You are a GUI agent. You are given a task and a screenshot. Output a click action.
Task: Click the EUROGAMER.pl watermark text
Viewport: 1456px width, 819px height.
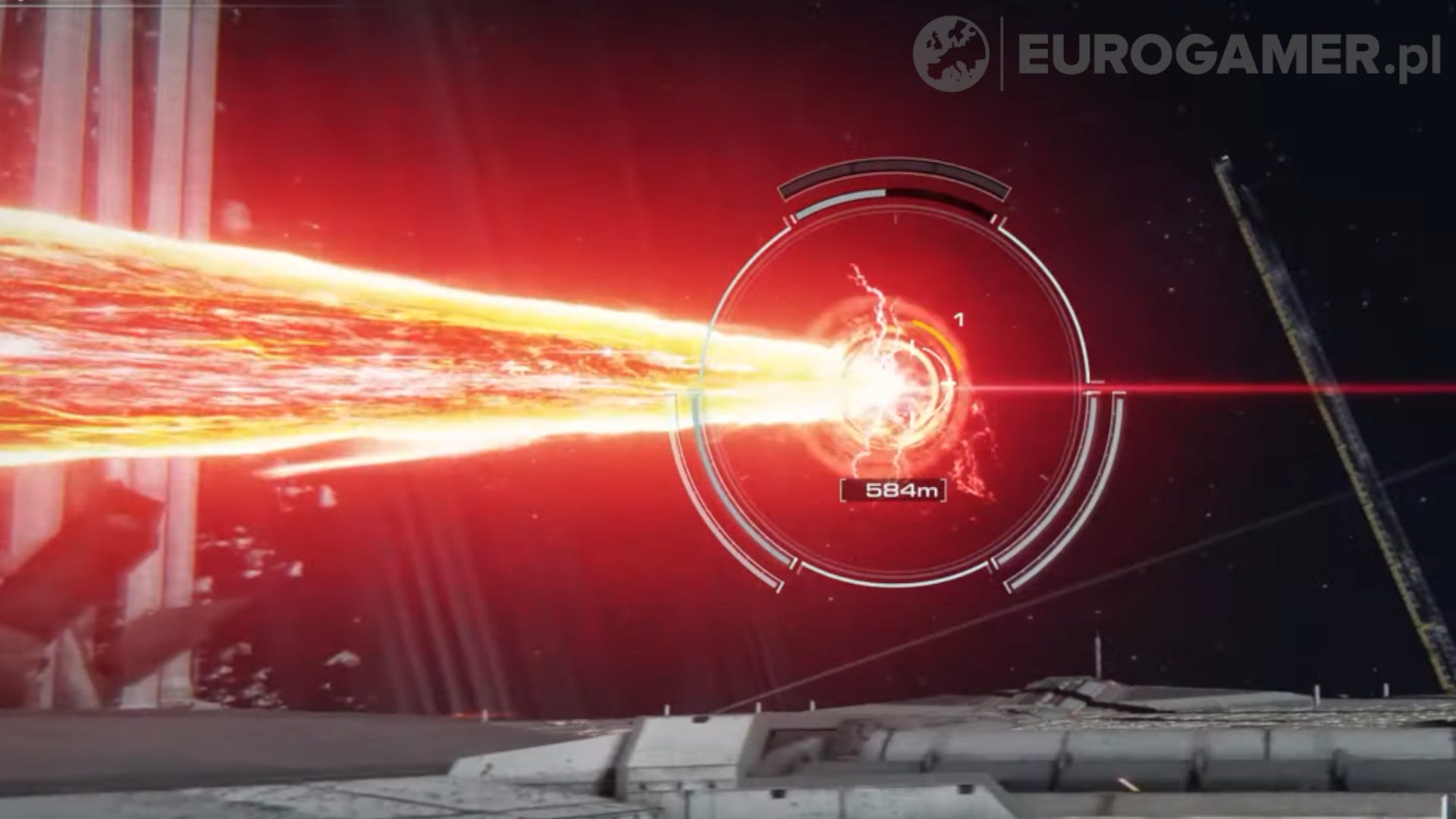pyautogui.click(x=1213, y=50)
